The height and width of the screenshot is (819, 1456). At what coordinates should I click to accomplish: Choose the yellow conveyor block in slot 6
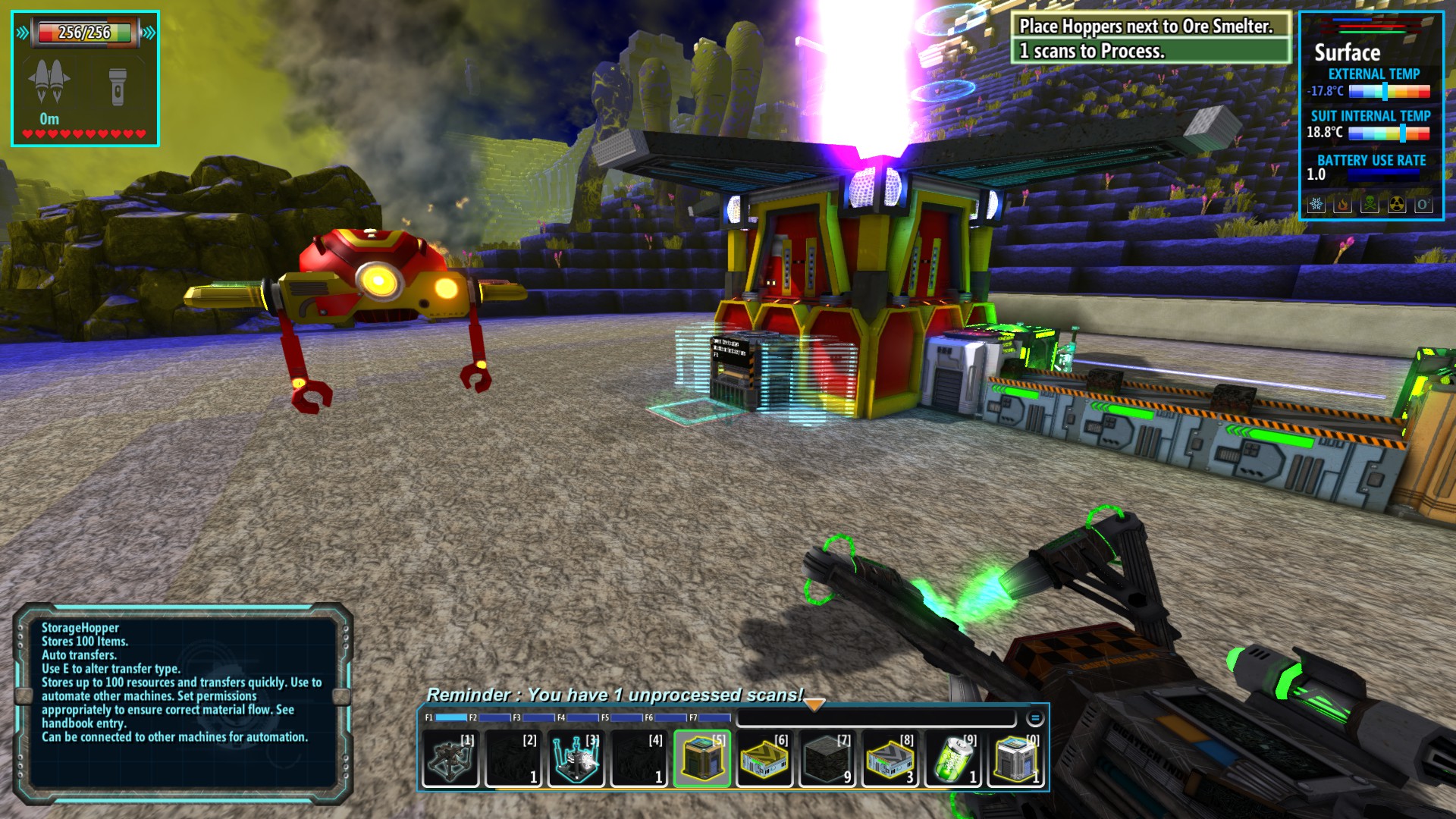point(765,759)
